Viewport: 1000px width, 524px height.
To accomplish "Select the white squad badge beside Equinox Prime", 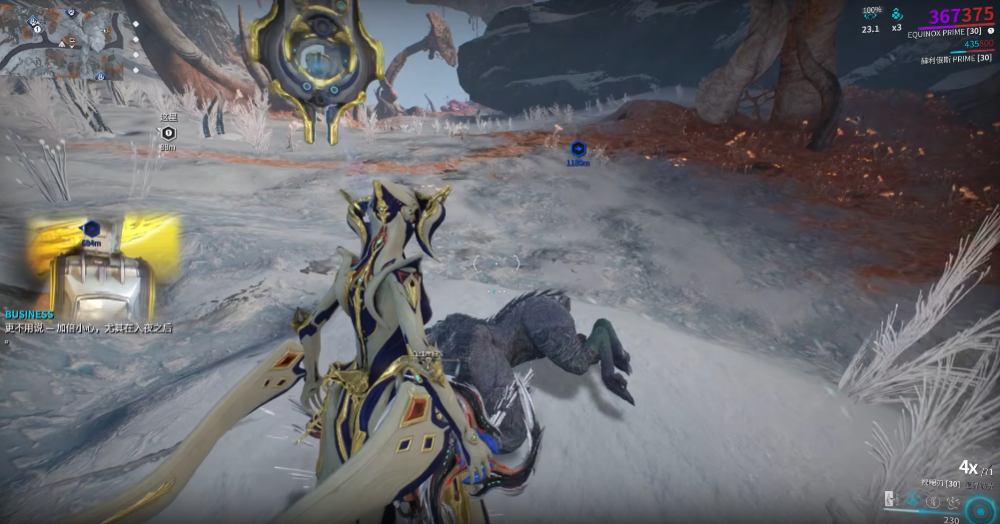I will (990, 31).
